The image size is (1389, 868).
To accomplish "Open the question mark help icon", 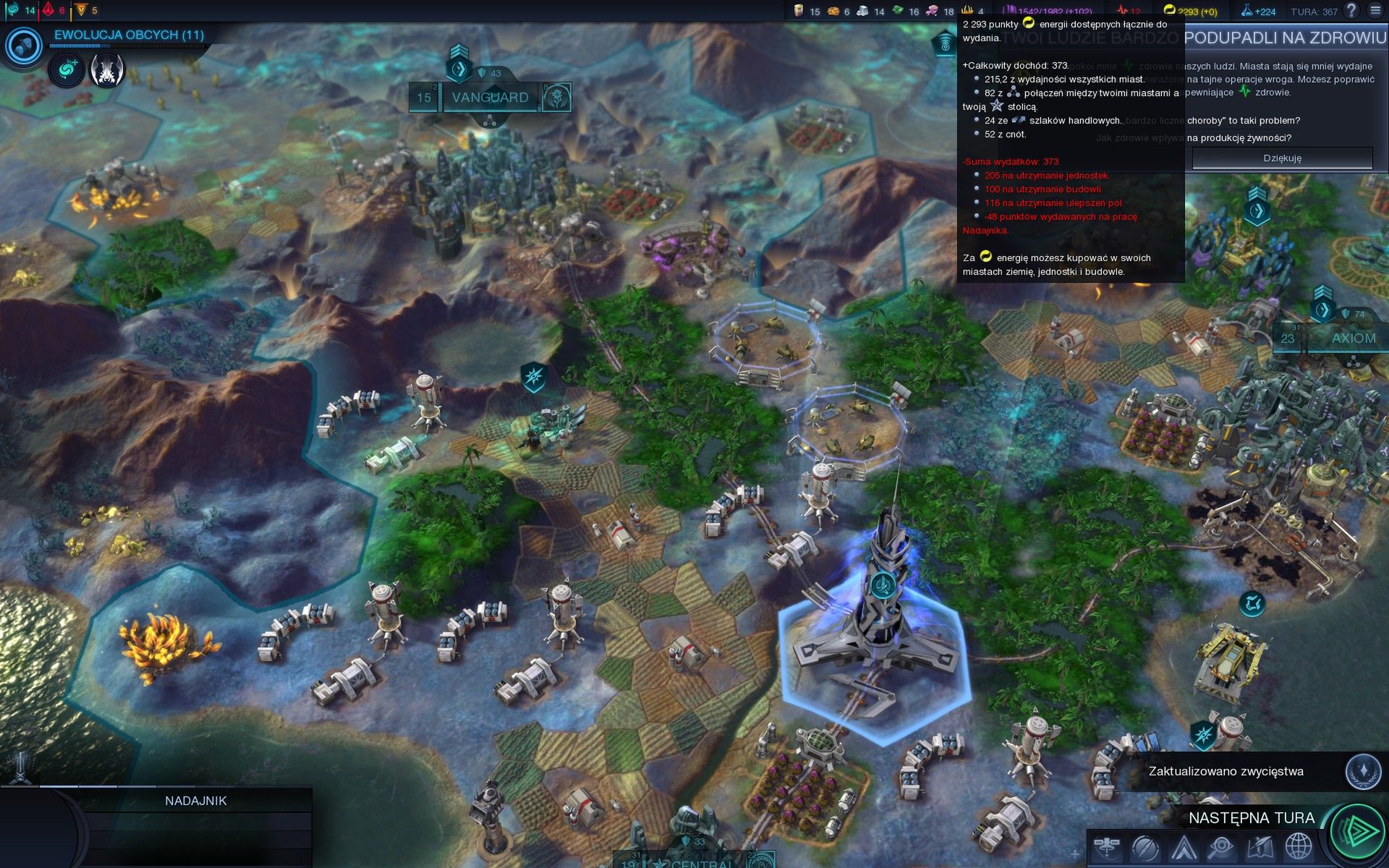I will coord(1351,11).
